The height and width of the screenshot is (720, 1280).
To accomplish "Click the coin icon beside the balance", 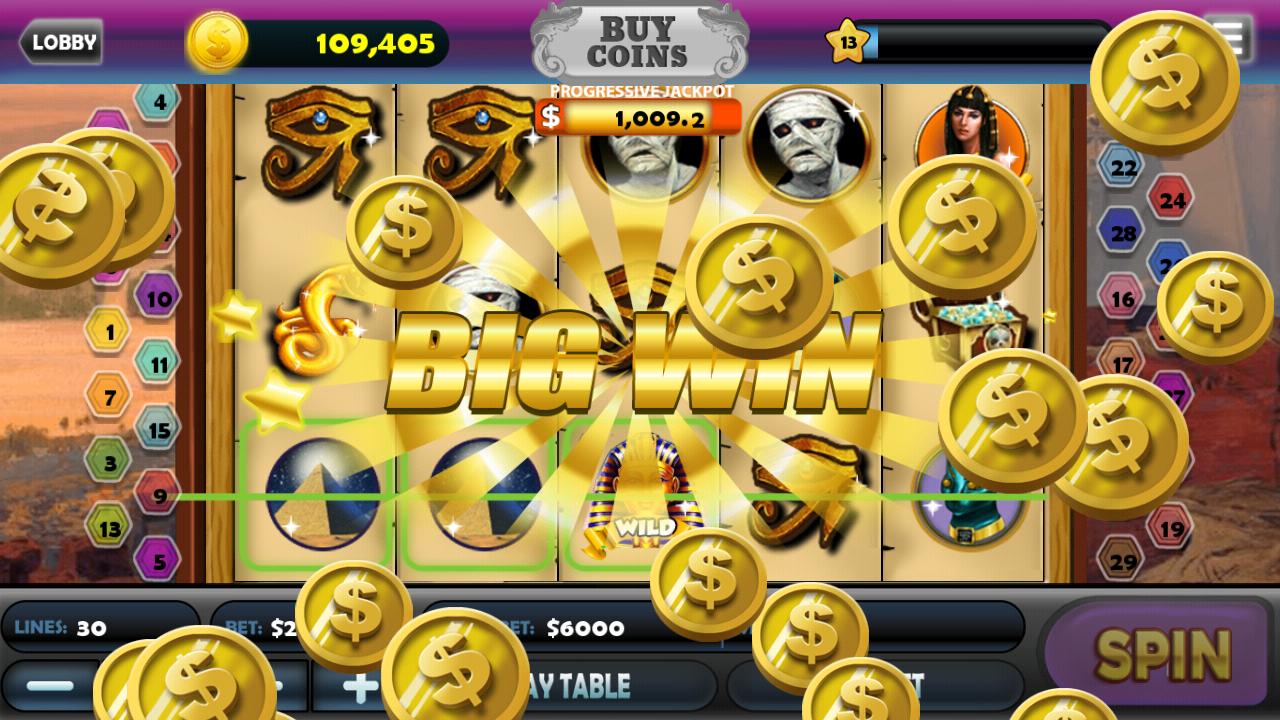I will click(x=219, y=42).
